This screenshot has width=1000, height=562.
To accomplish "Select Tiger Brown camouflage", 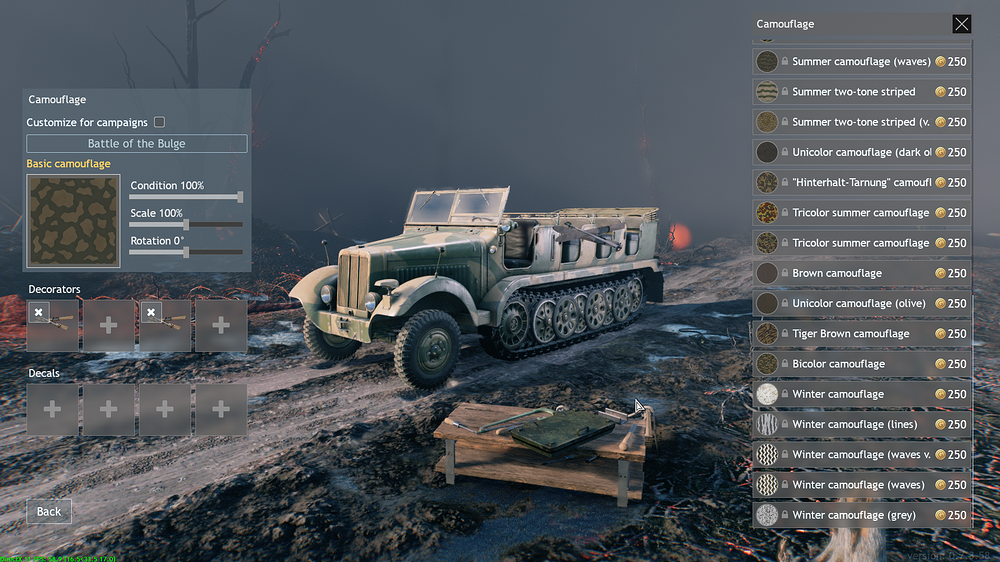I will pos(860,334).
